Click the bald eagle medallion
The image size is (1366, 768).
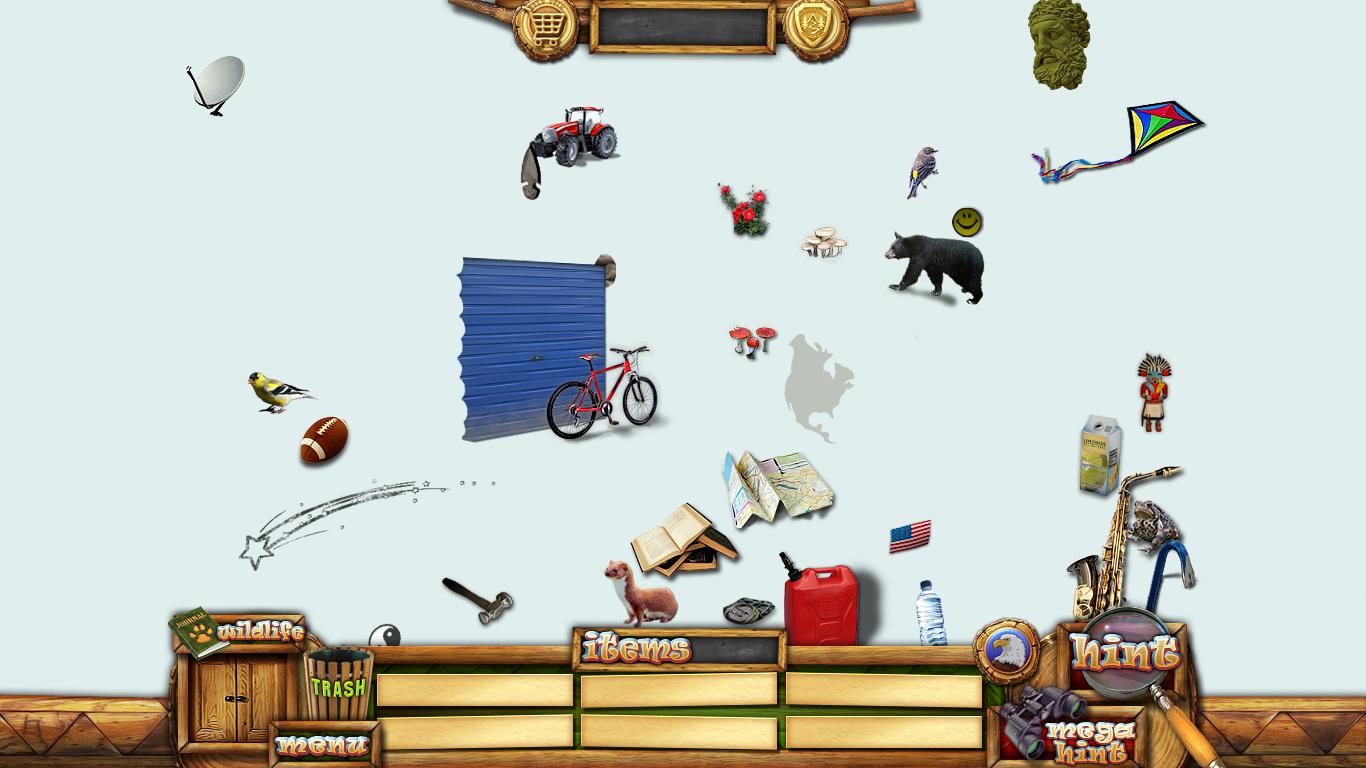(1005, 651)
